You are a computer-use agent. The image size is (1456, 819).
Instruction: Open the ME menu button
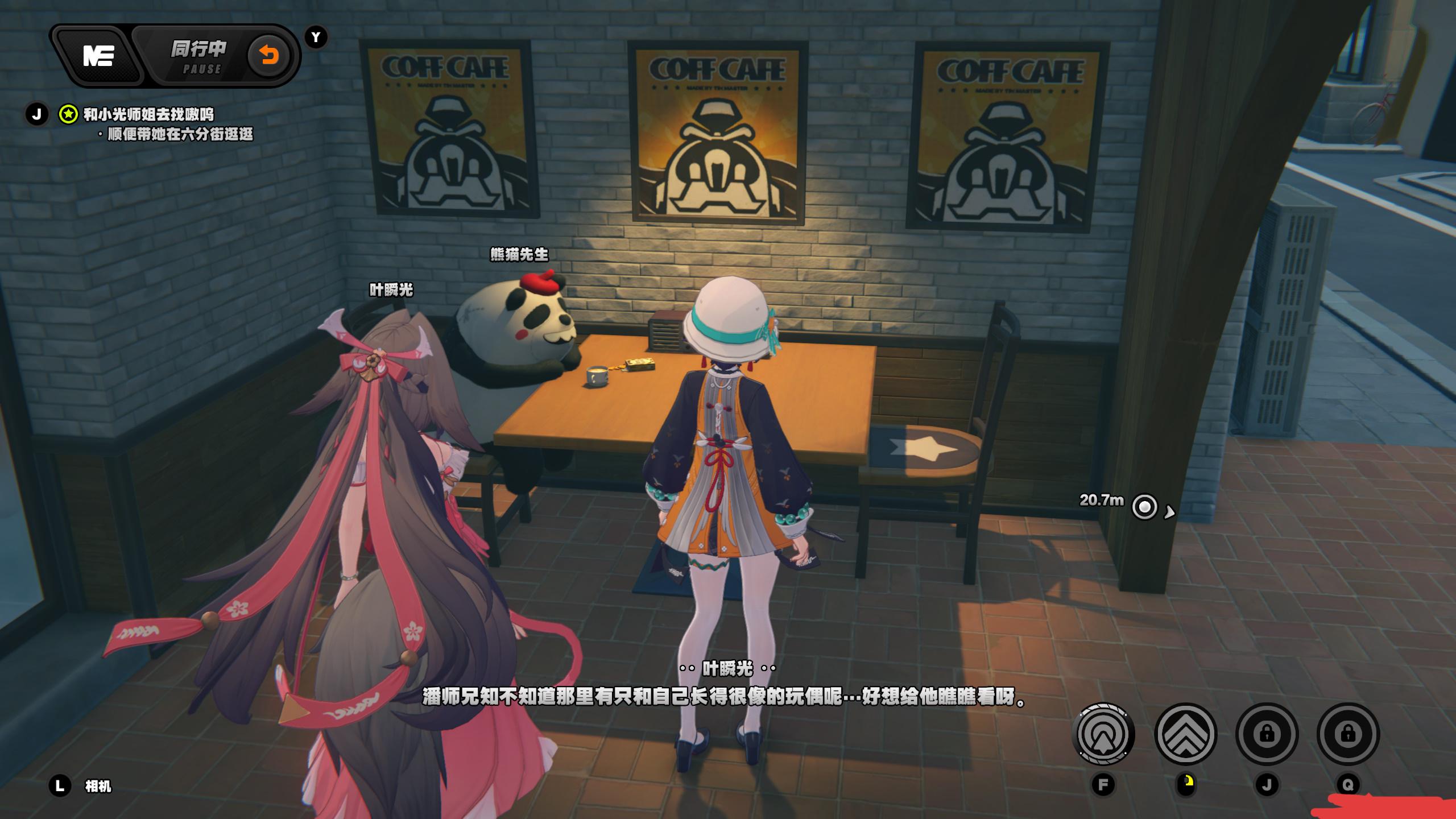pos(99,56)
